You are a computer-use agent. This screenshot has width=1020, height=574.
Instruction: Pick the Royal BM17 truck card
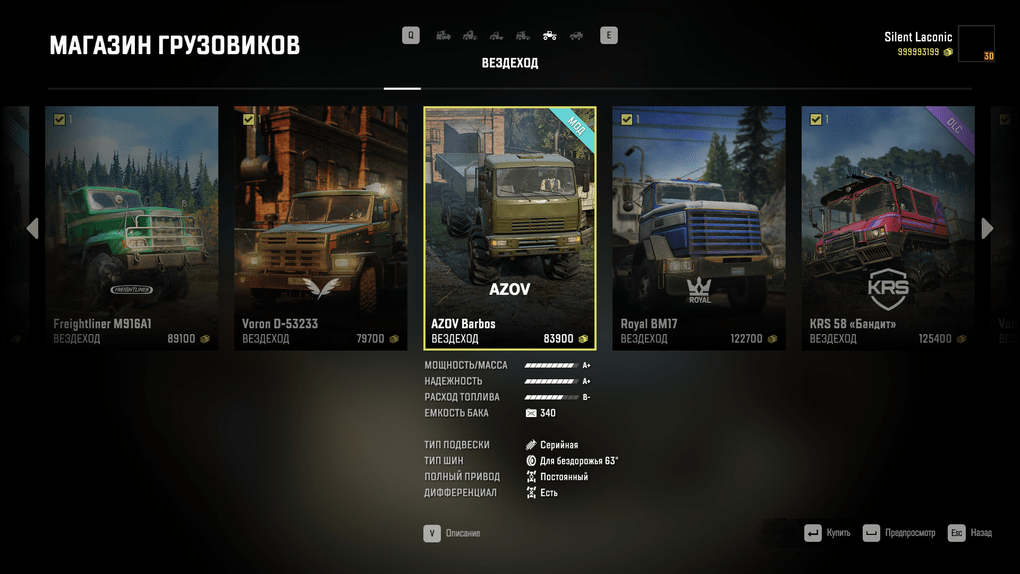[699, 228]
